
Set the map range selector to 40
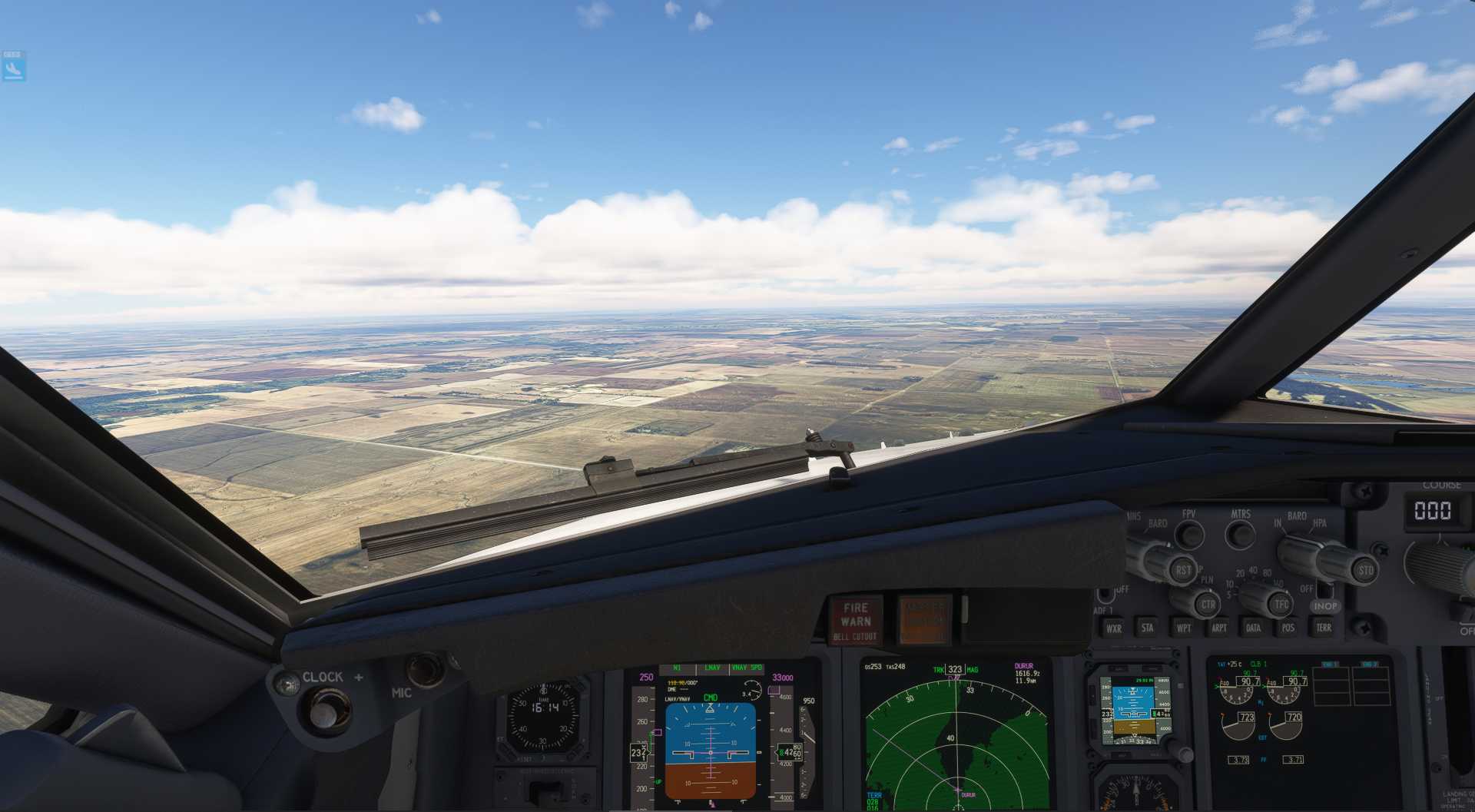1252,571
